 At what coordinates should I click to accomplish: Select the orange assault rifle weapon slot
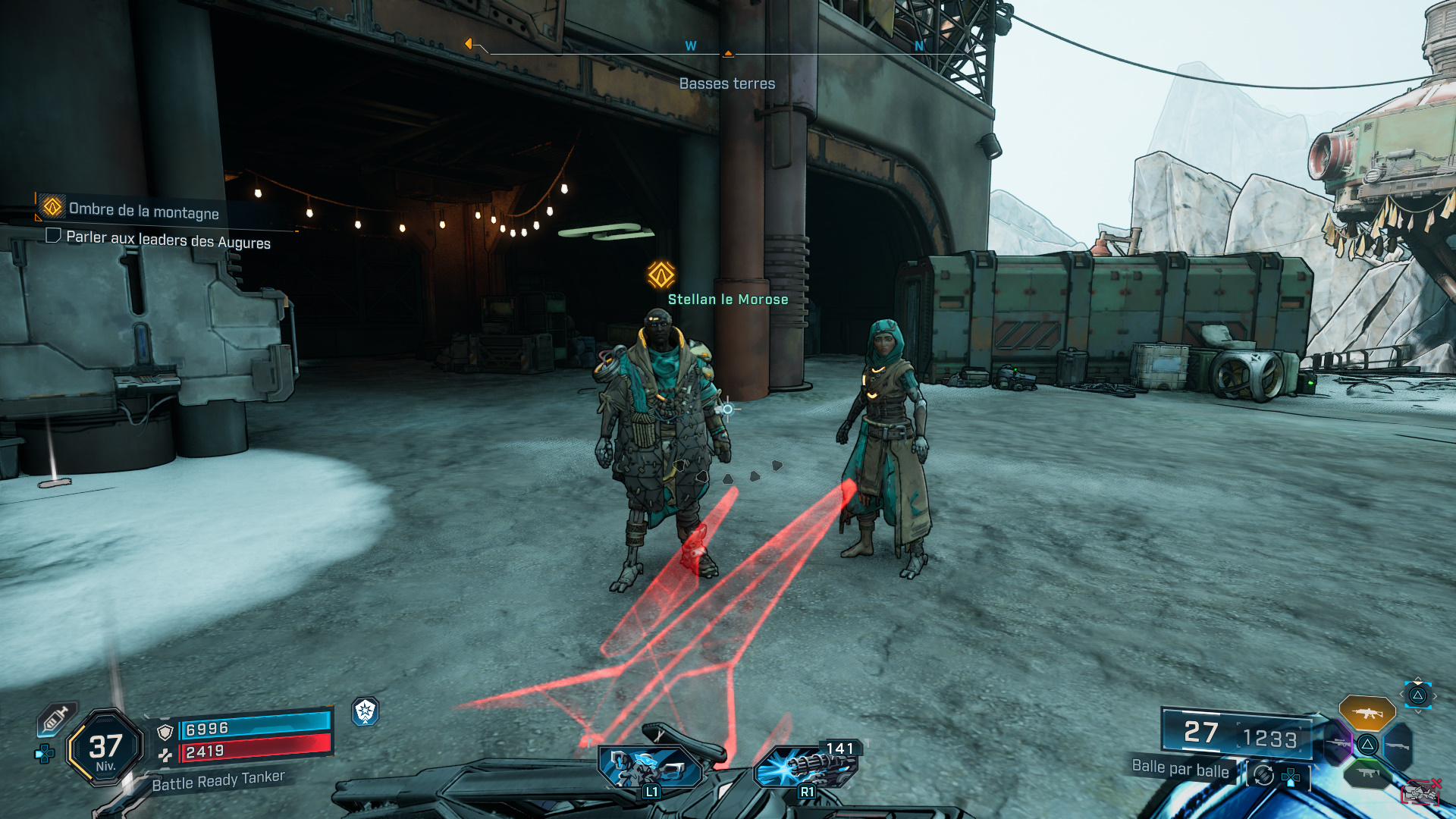coord(1367,713)
